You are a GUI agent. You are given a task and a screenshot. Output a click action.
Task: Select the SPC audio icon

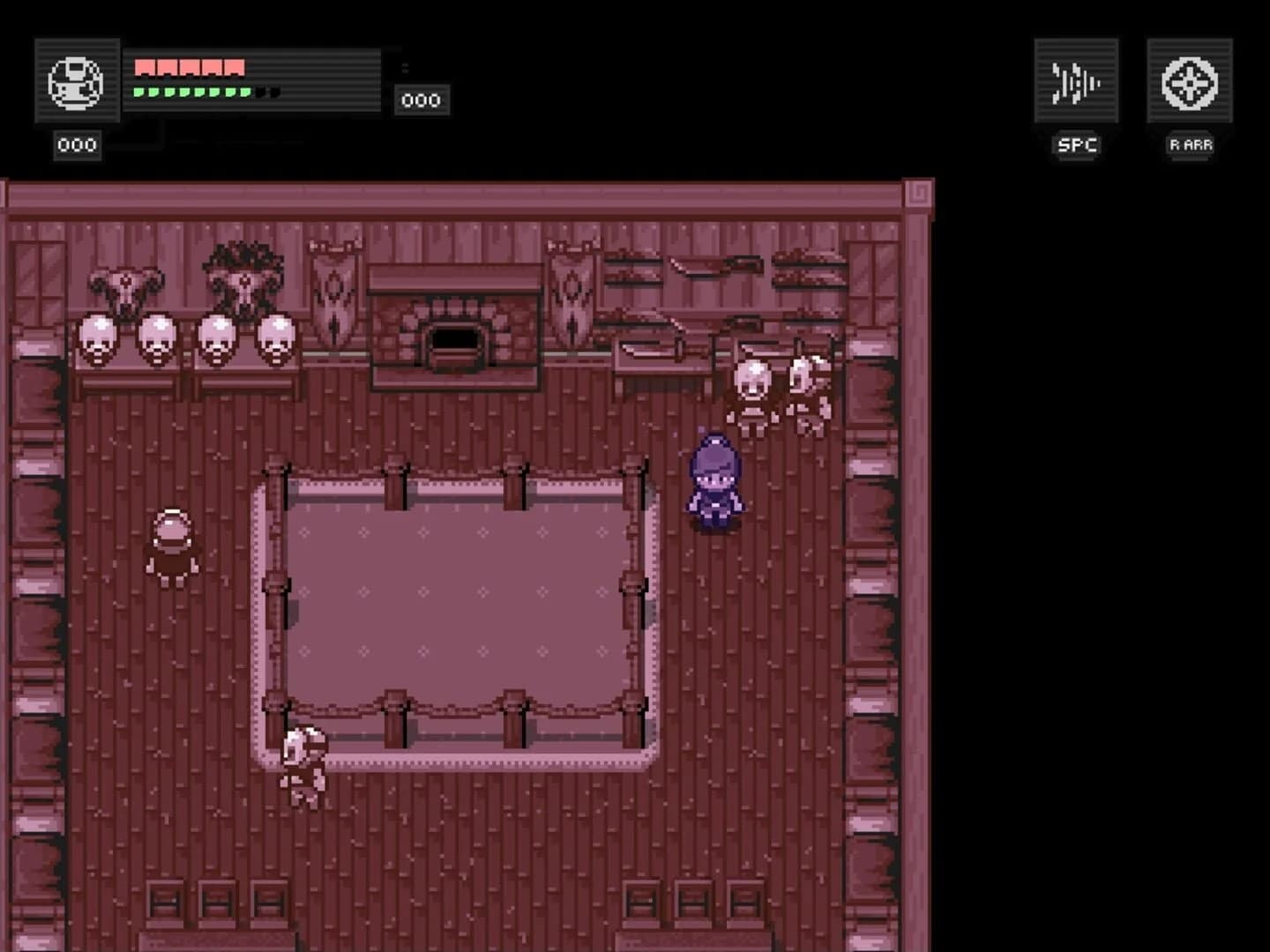coord(1074,79)
